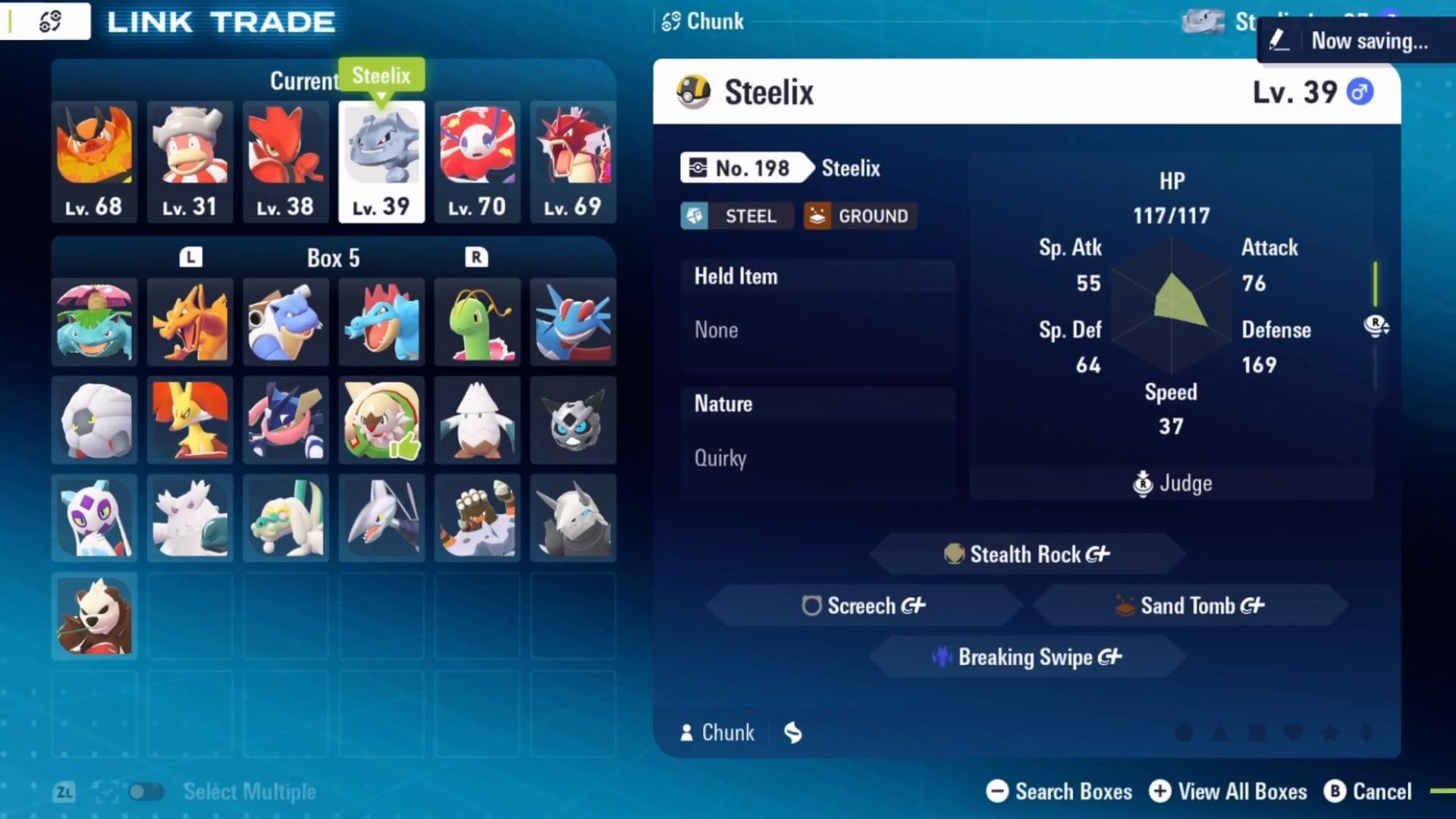
Task: Click the male gender icon beside Lv. 39
Action: [x=1361, y=91]
